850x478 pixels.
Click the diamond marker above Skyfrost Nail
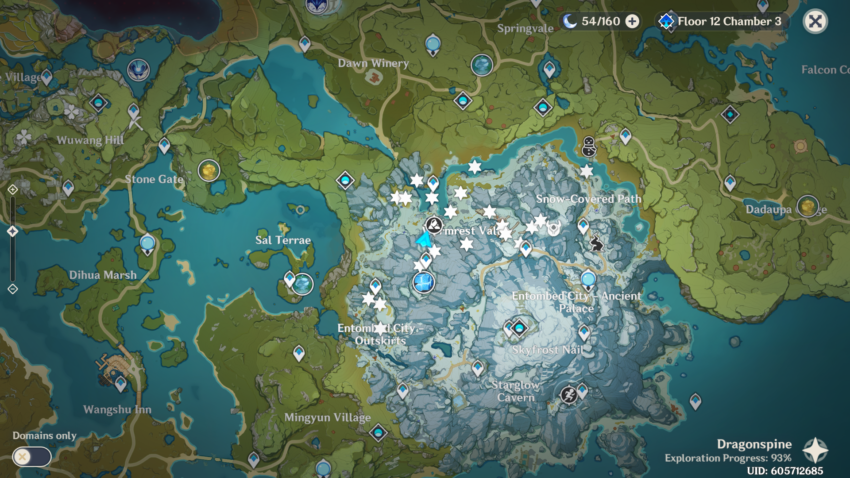pyautogui.click(x=519, y=326)
